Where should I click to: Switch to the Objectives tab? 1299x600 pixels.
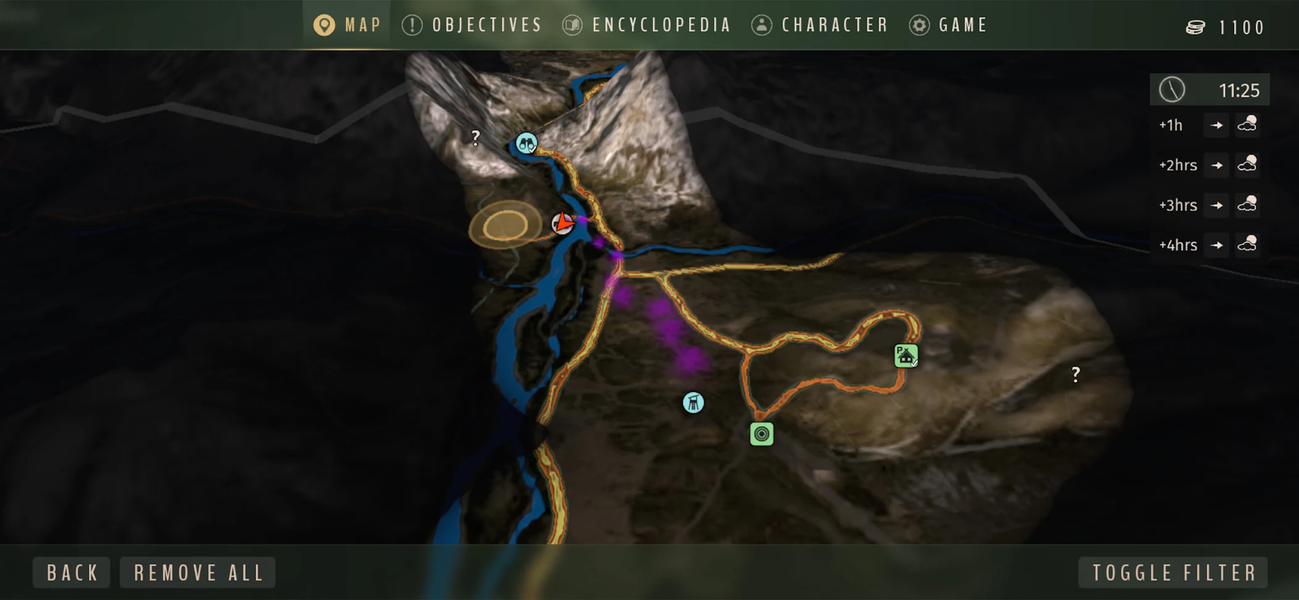tap(472, 25)
